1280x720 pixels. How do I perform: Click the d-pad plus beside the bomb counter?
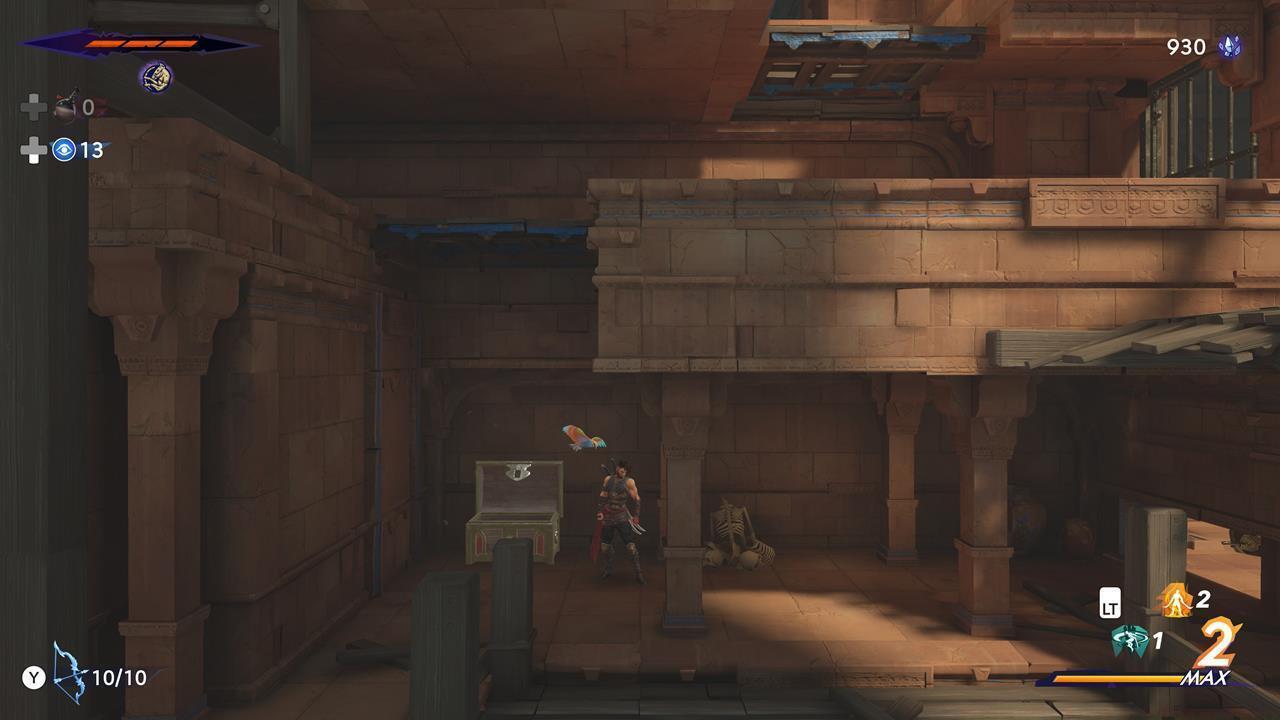[x=34, y=106]
